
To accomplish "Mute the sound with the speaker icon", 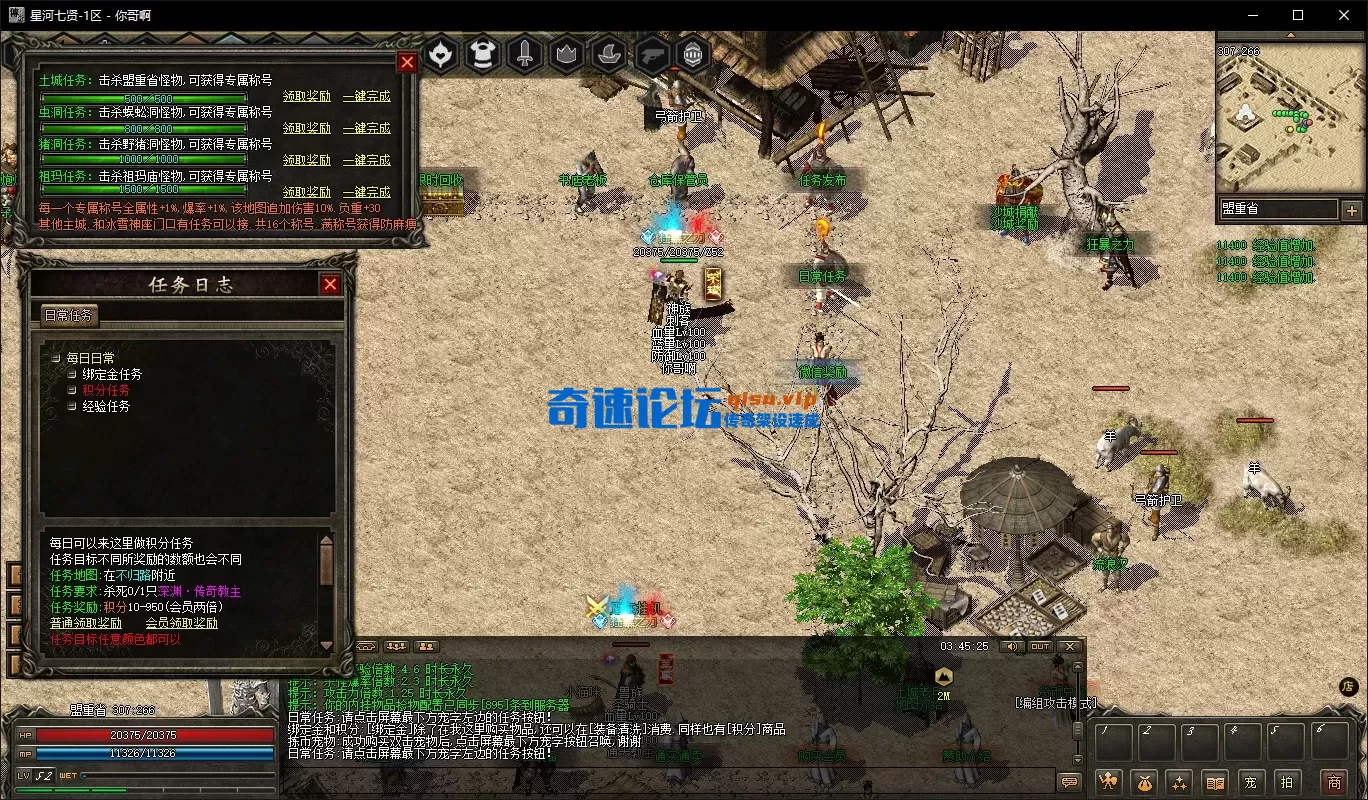I will pyautogui.click(x=1012, y=646).
